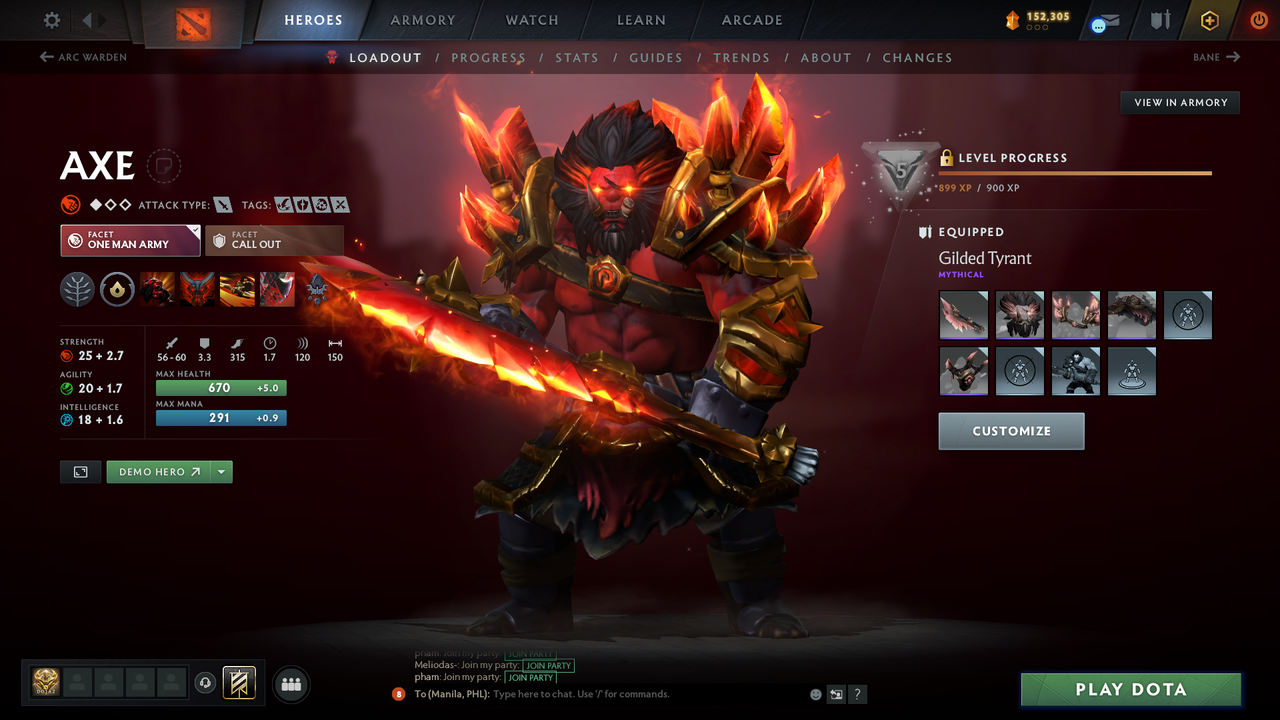Open the friends list icon at bottom
This screenshot has width=1280, height=720.
coord(290,684)
